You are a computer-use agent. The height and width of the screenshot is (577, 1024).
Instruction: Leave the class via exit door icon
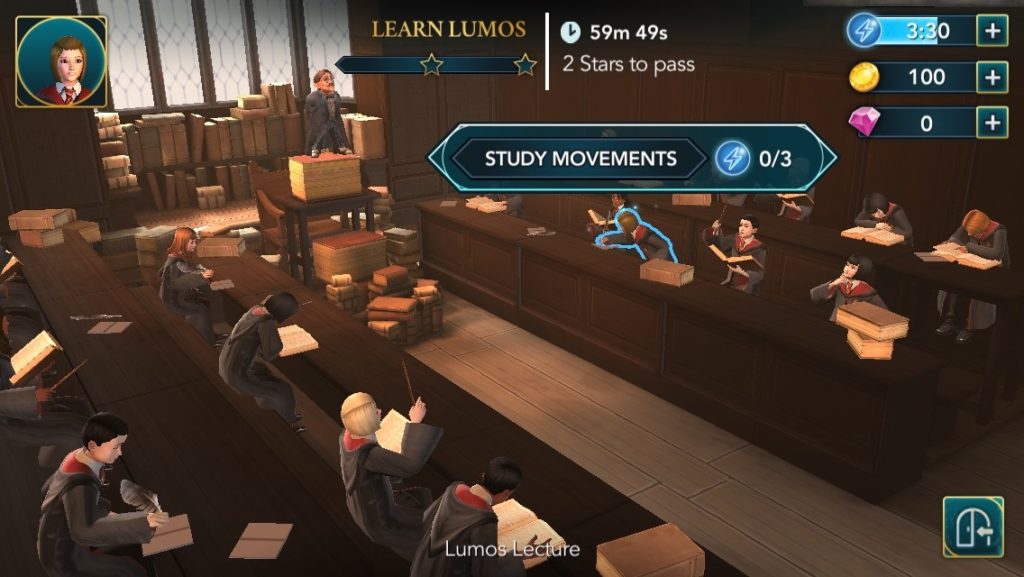pos(973,527)
